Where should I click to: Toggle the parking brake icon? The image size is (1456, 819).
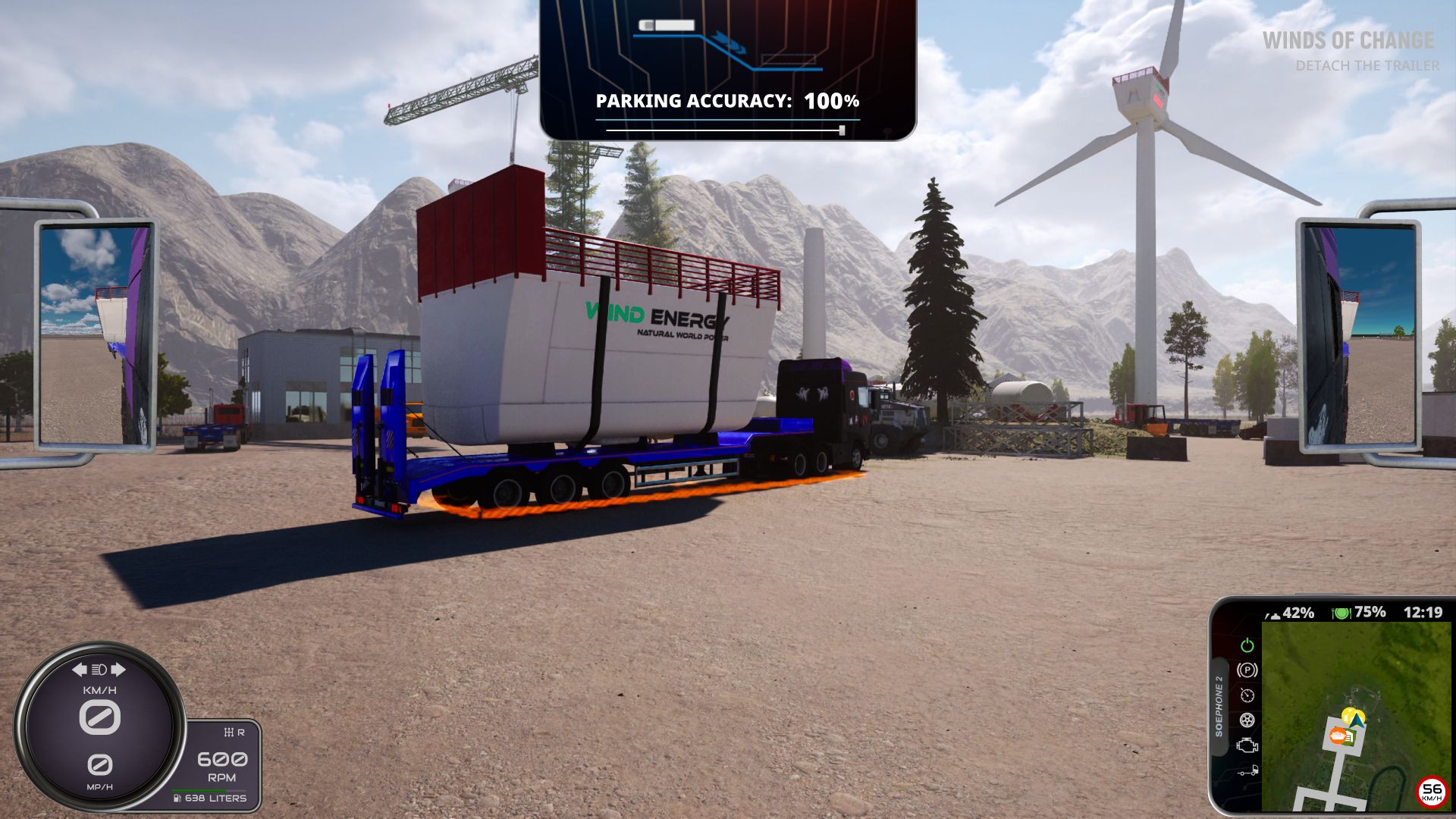[1247, 670]
